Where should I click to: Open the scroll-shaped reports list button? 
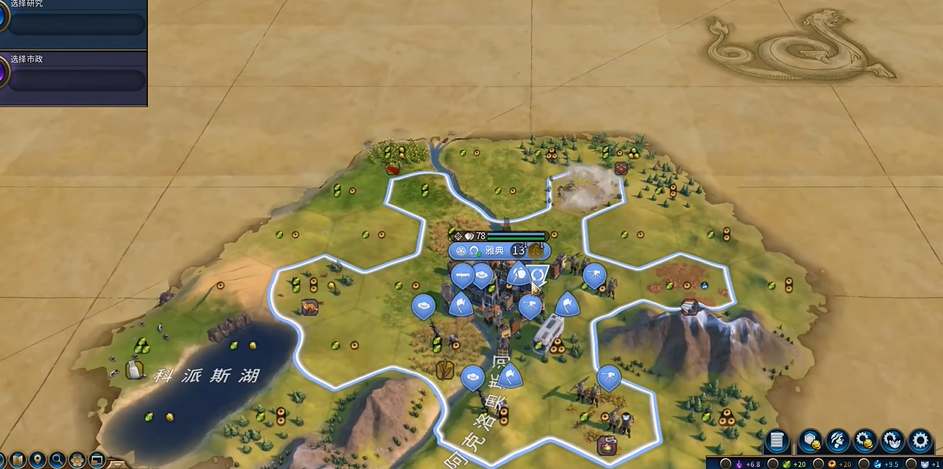coord(777,441)
